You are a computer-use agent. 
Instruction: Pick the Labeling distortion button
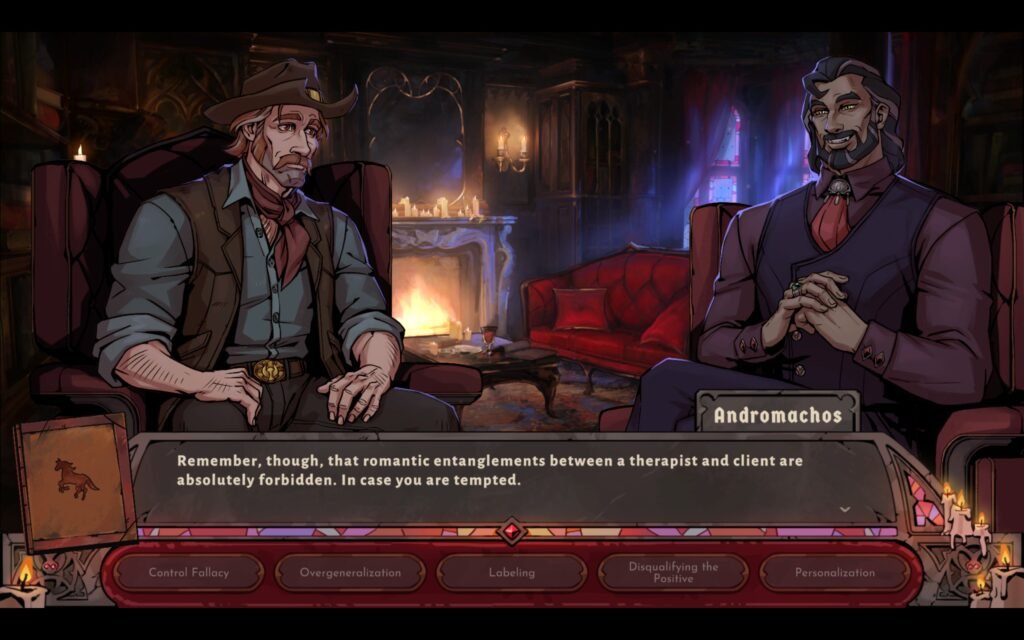(512, 573)
